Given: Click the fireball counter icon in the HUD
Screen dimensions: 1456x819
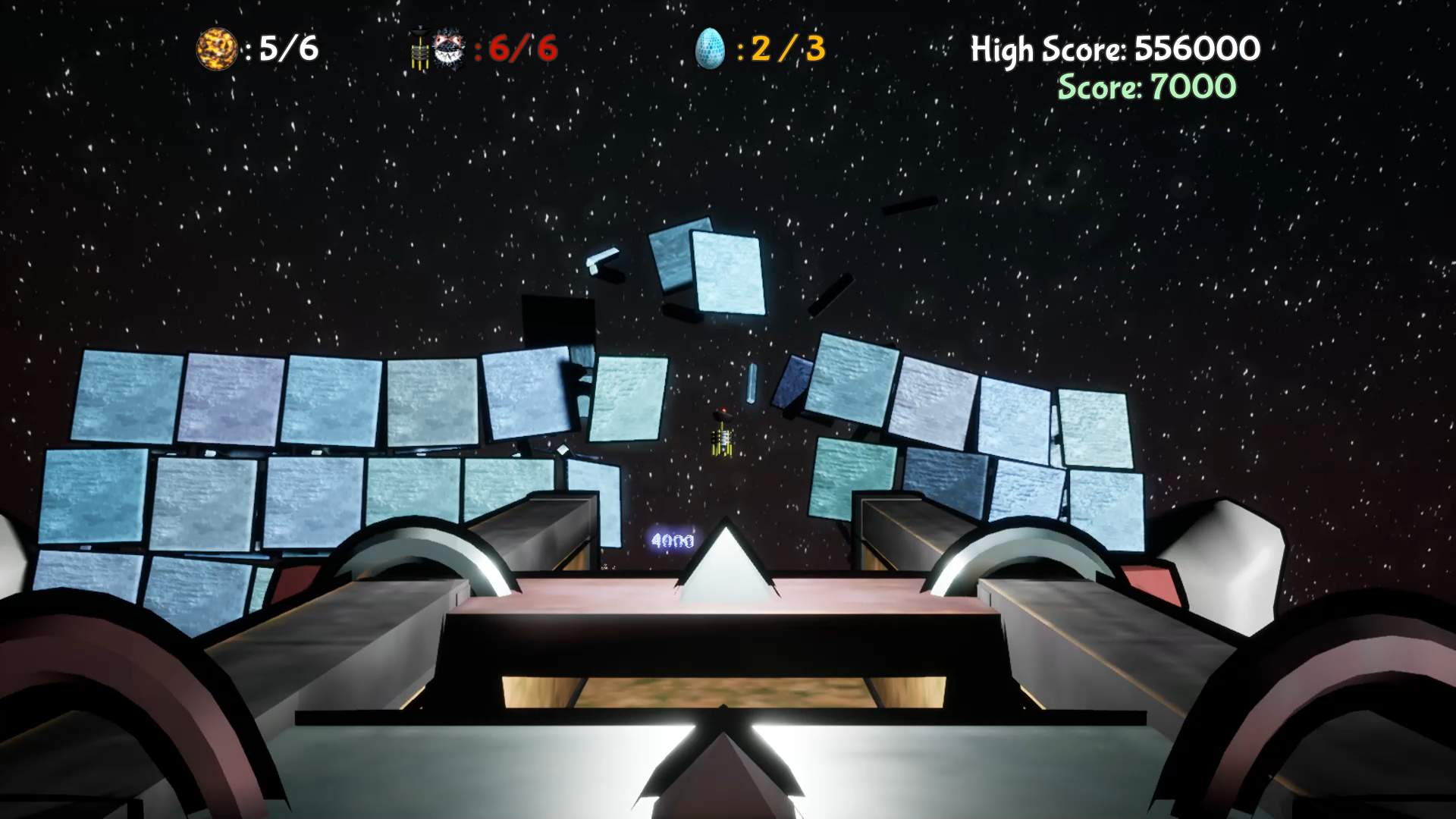Looking at the screenshot, I should 216,47.
